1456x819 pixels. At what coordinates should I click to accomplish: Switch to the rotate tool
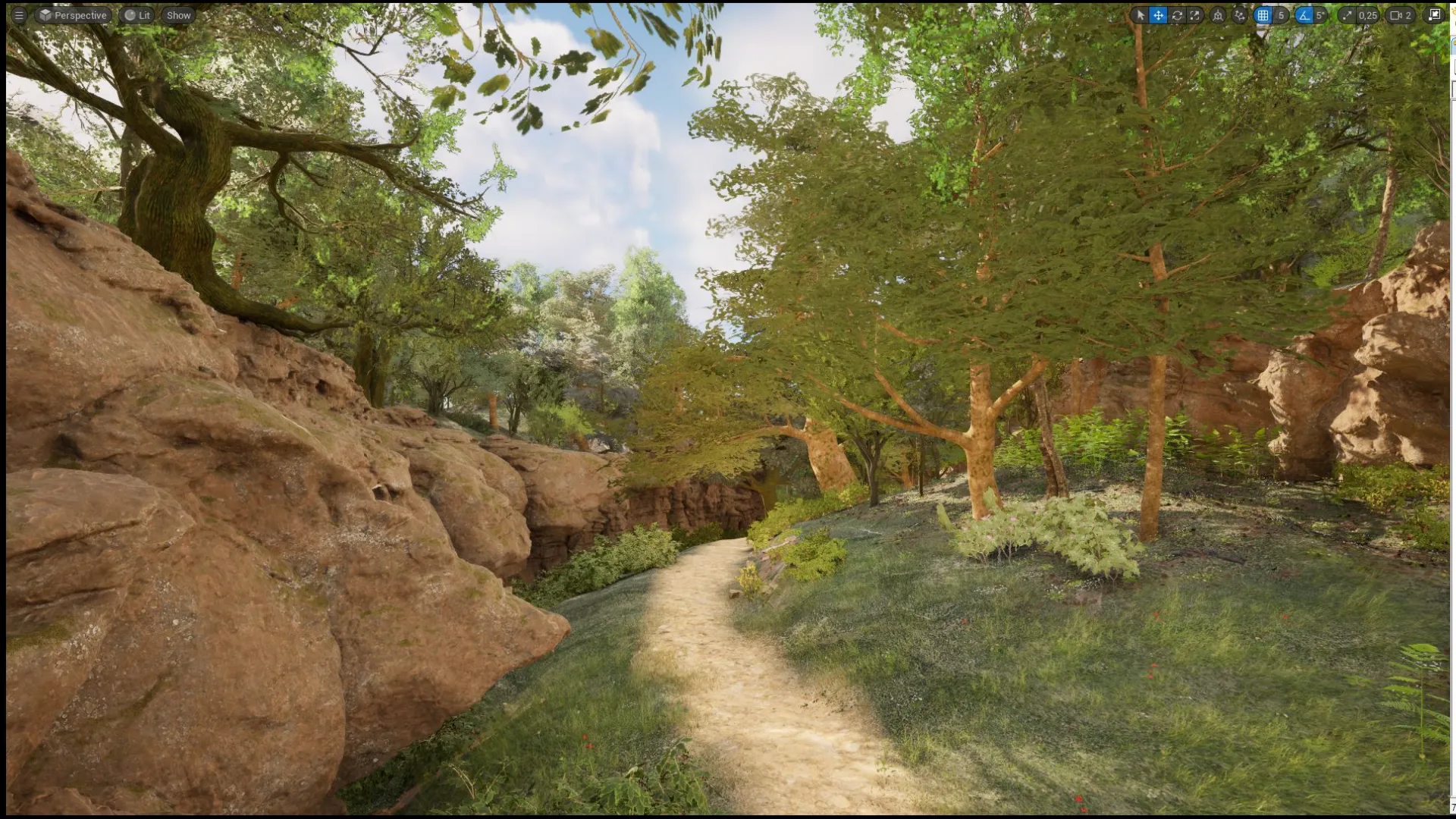tap(1177, 15)
